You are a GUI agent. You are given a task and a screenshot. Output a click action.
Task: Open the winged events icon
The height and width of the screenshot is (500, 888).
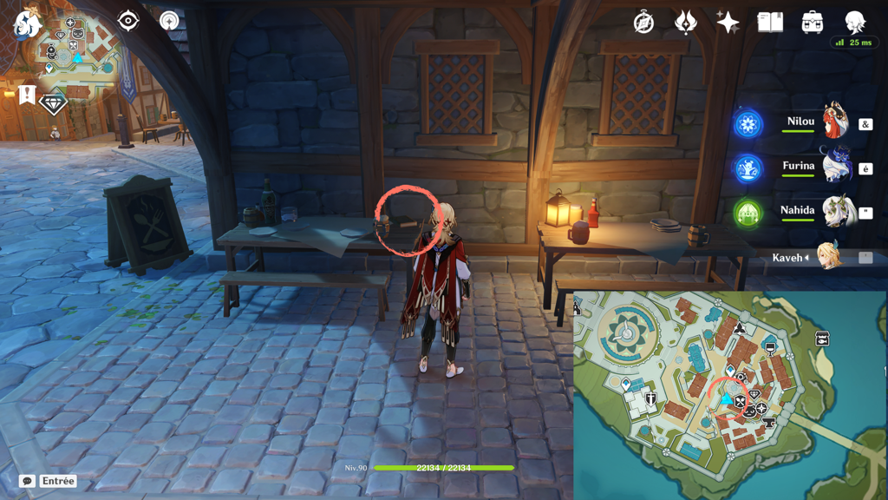point(685,22)
